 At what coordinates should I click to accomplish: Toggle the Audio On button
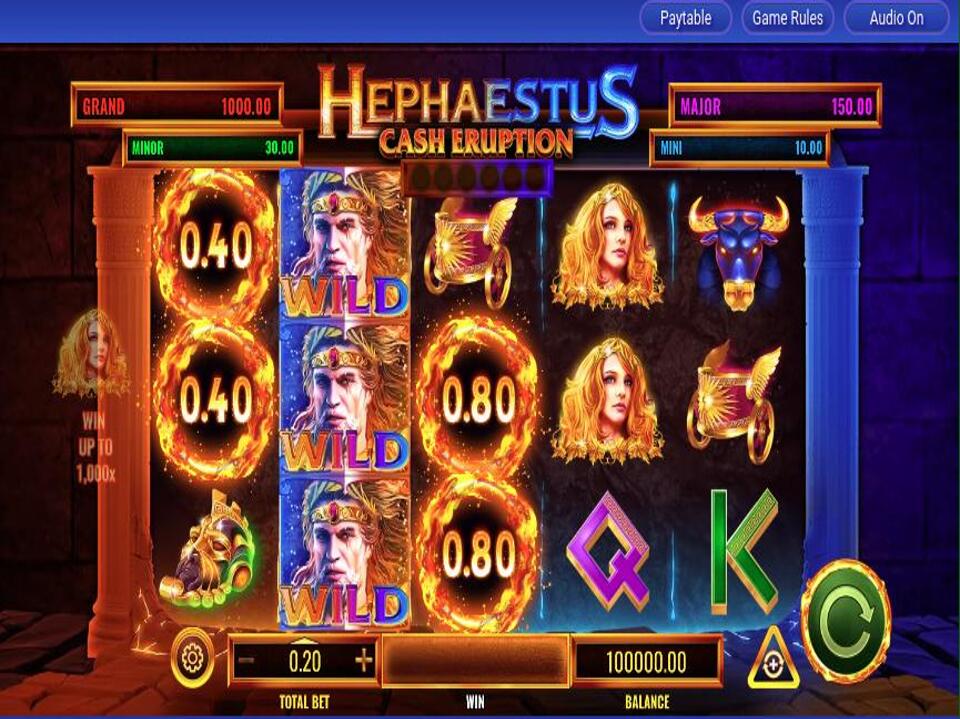point(896,18)
